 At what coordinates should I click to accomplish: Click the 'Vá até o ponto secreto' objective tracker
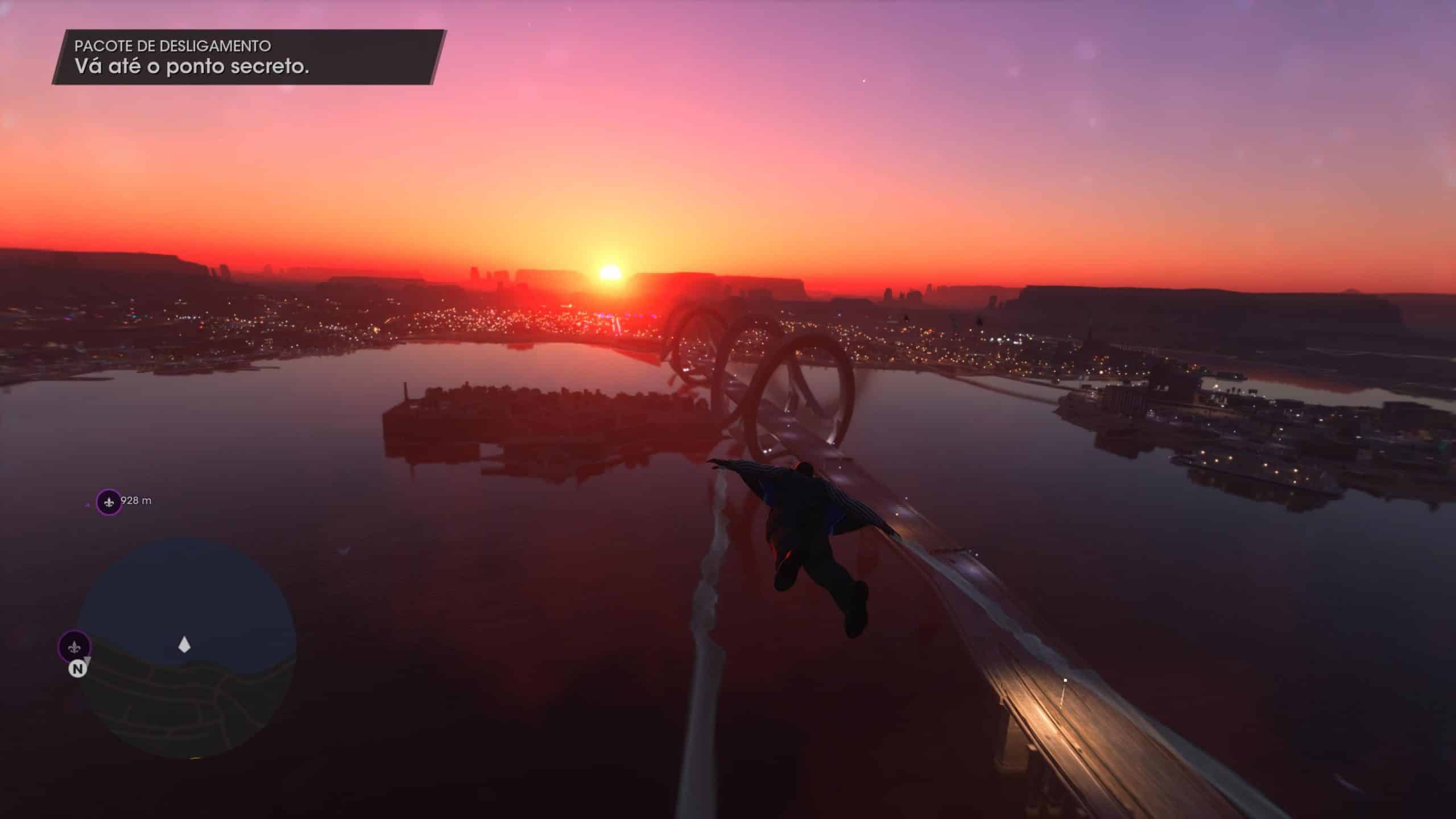coord(248,58)
